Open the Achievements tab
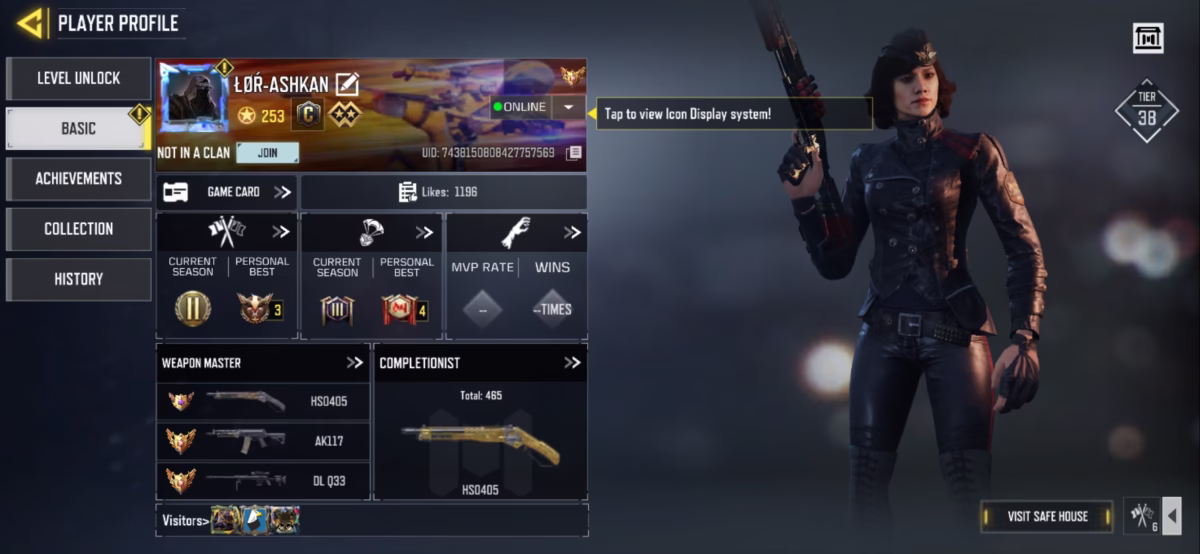 pos(78,179)
